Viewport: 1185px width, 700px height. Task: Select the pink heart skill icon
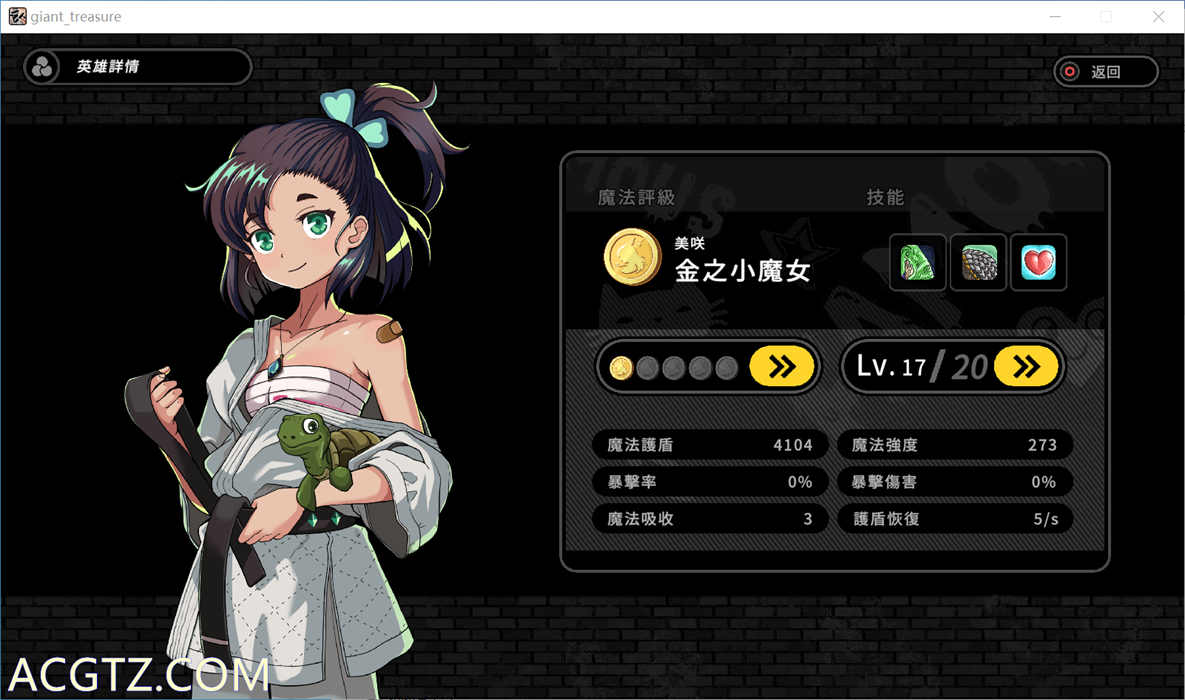pos(1038,262)
